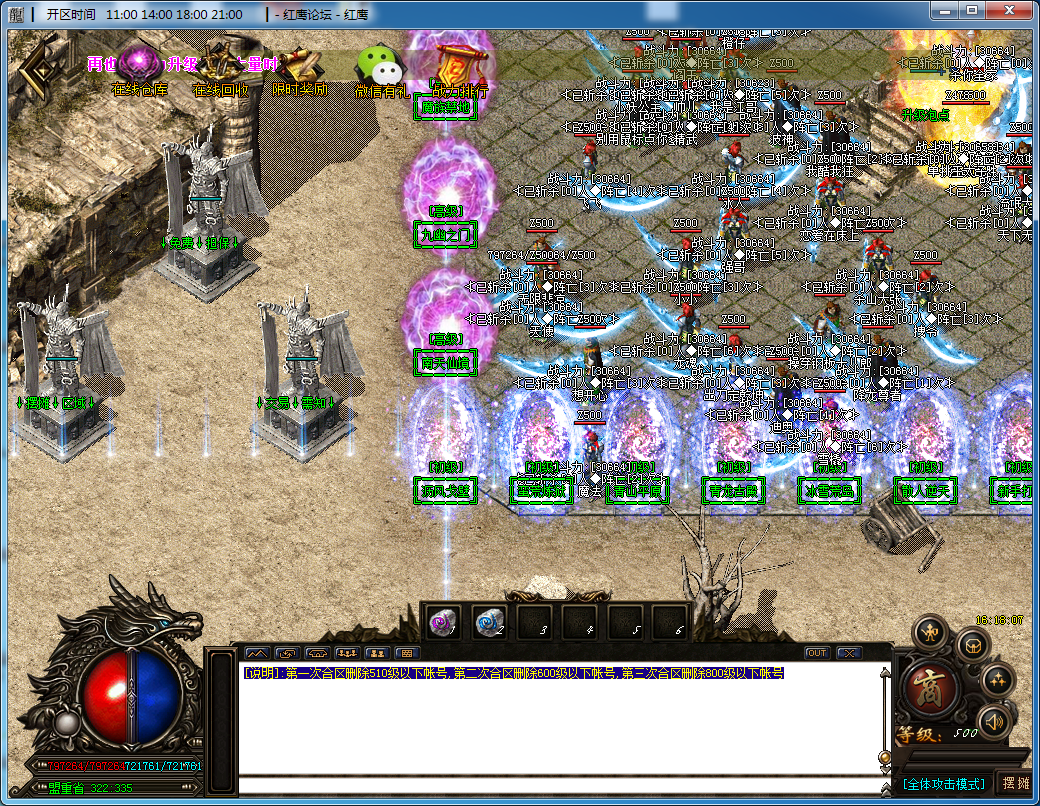Toggle the sound speaker button
Viewport: 1040px width, 806px height.
tap(993, 720)
